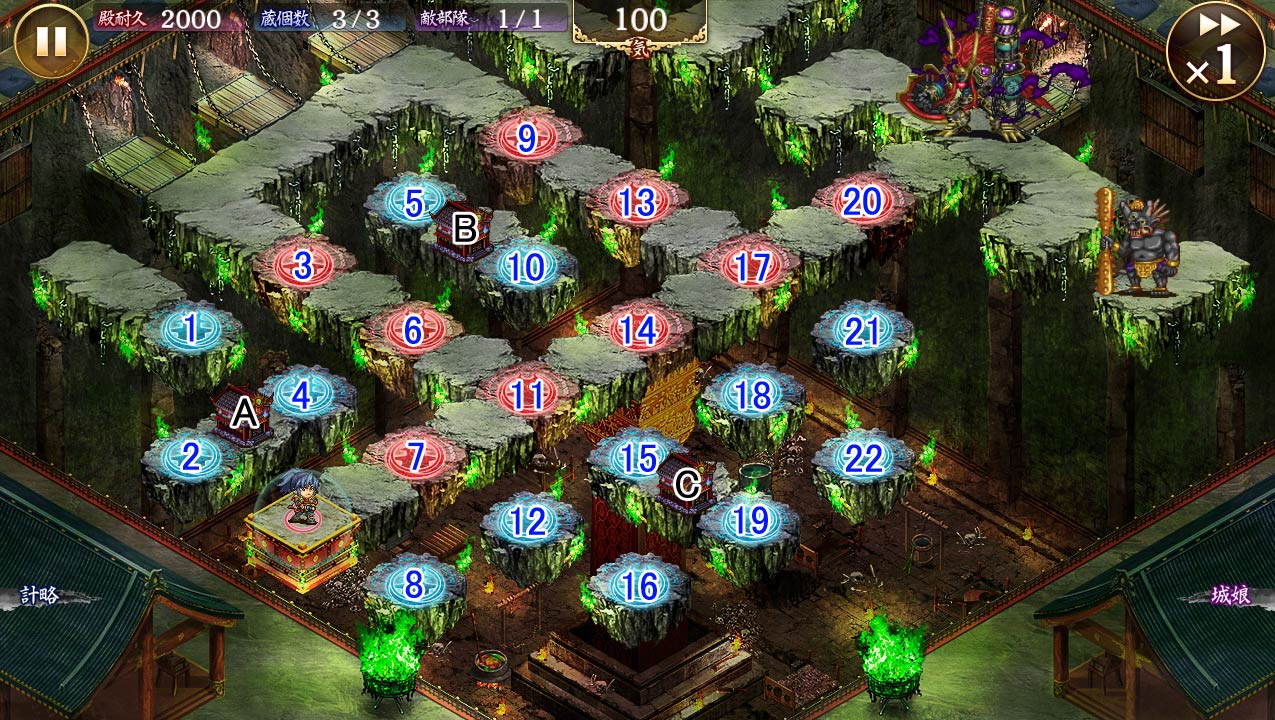Select blue deployment tile 16
1275x720 pixels.
point(638,584)
